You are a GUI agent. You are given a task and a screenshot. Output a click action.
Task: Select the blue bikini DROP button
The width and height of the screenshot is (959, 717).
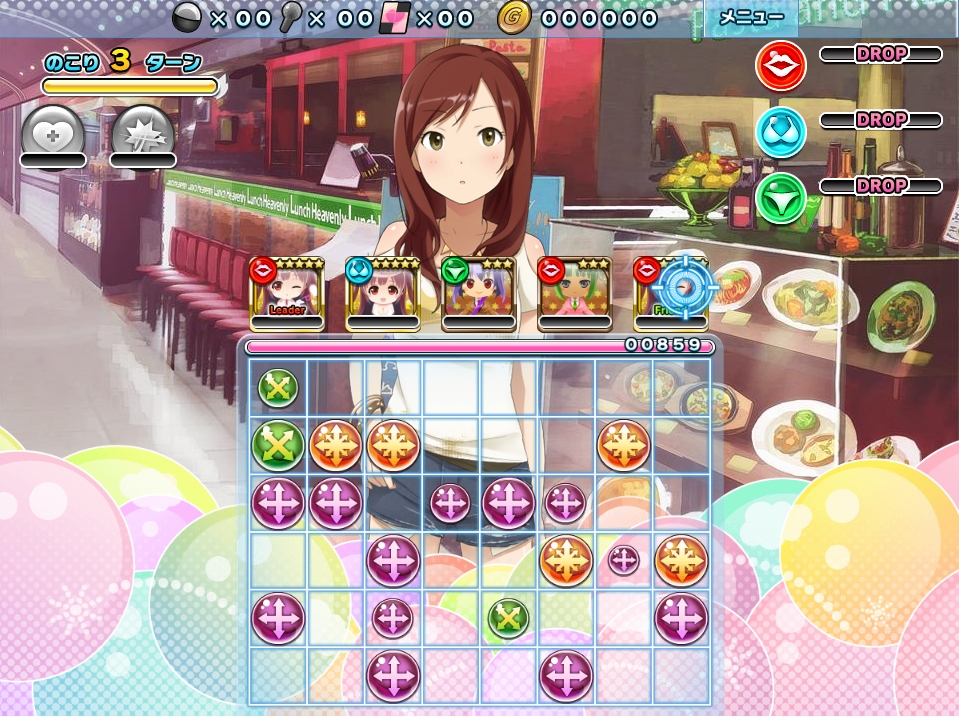[x=781, y=131]
